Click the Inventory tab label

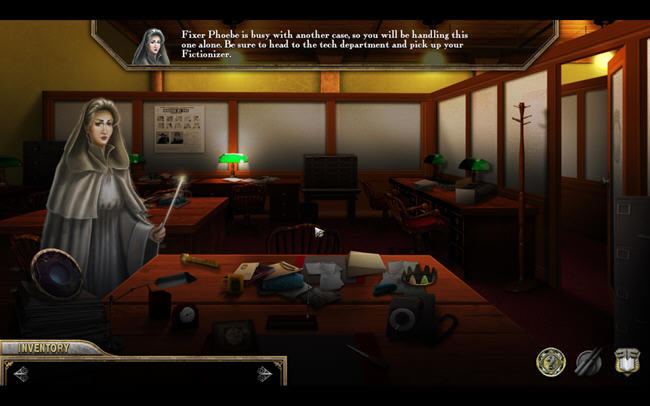click(x=43, y=348)
